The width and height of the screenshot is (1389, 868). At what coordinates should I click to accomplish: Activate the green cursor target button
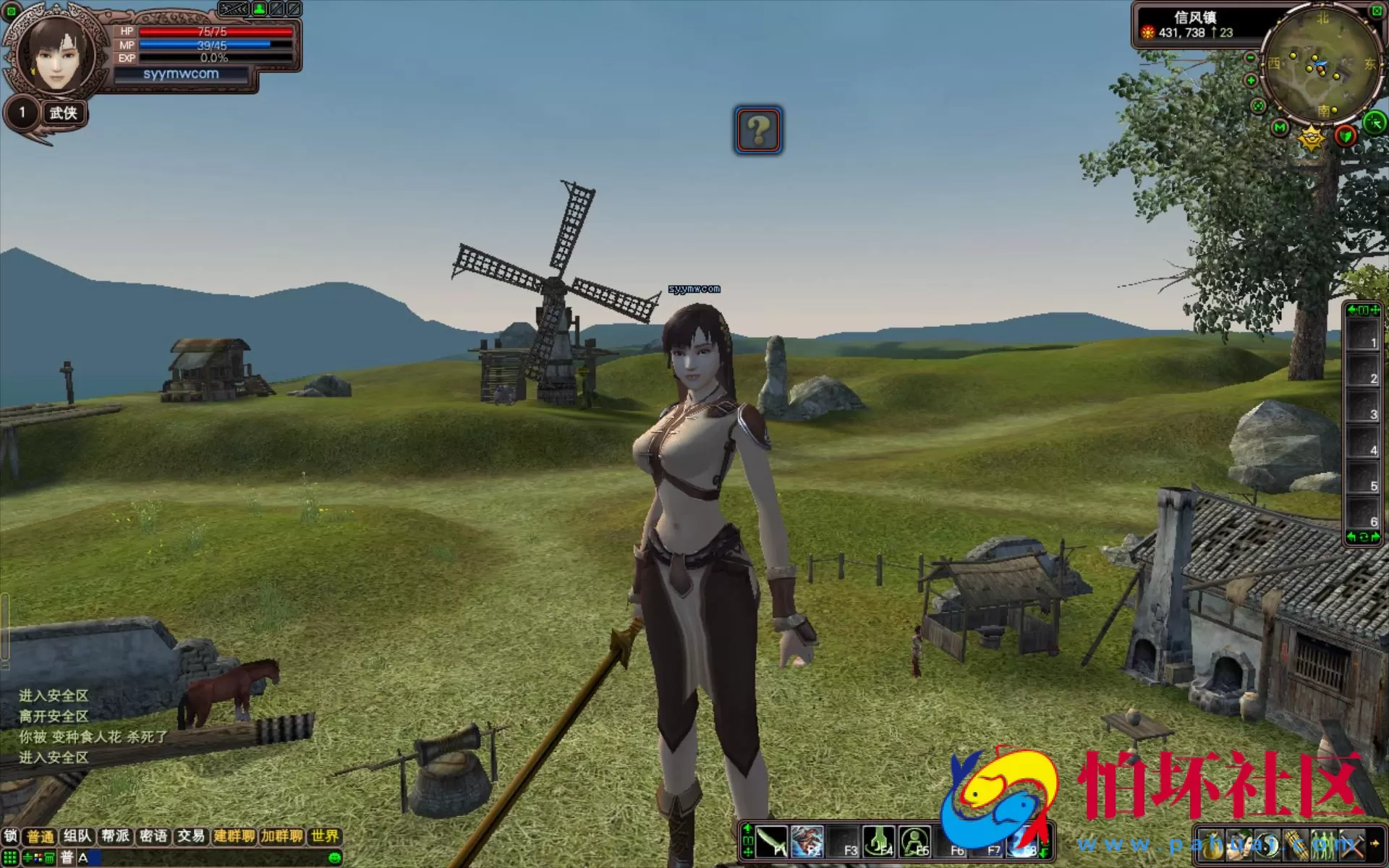(1374, 122)
